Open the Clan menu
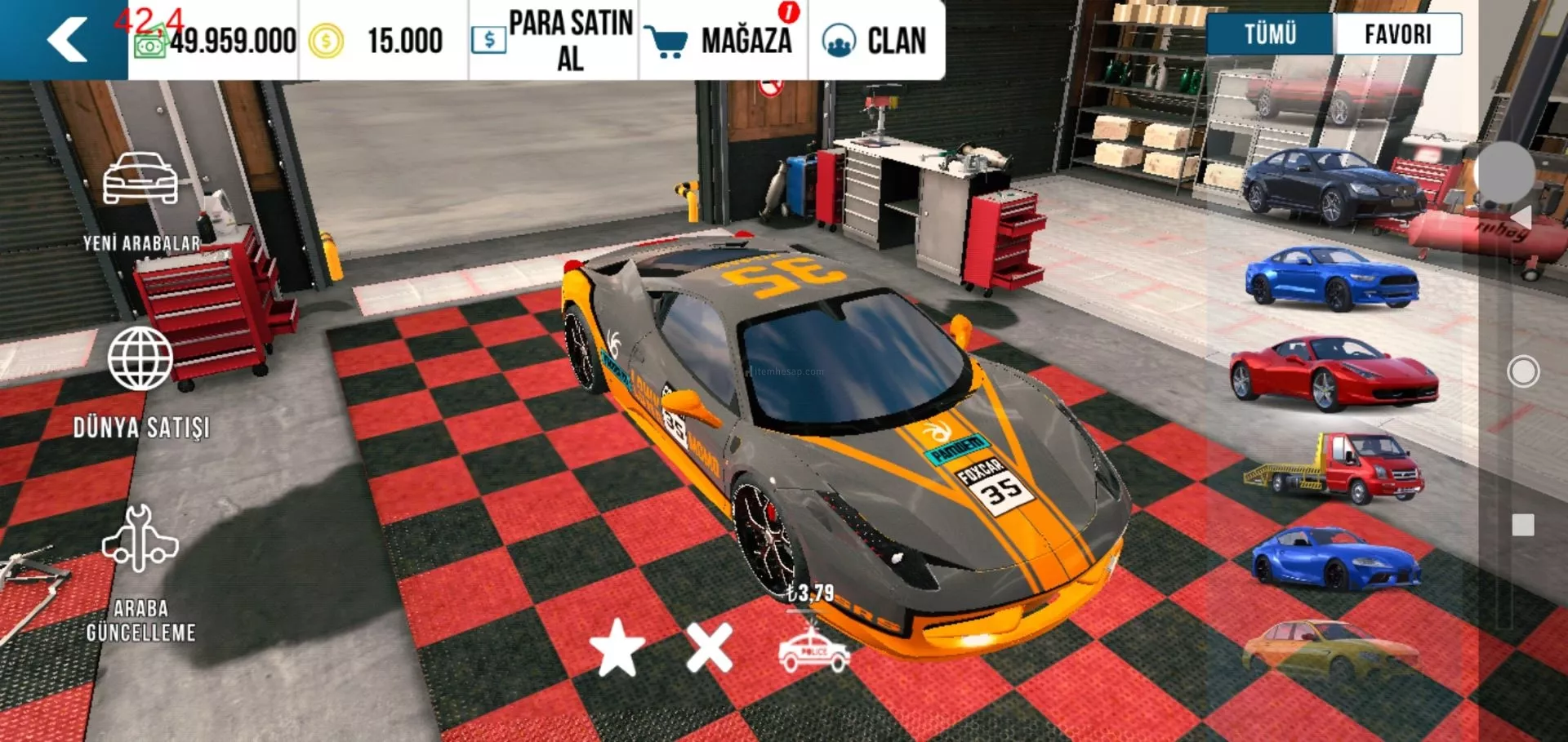Screen dimensions: 1568x742 tap(875, 40)
